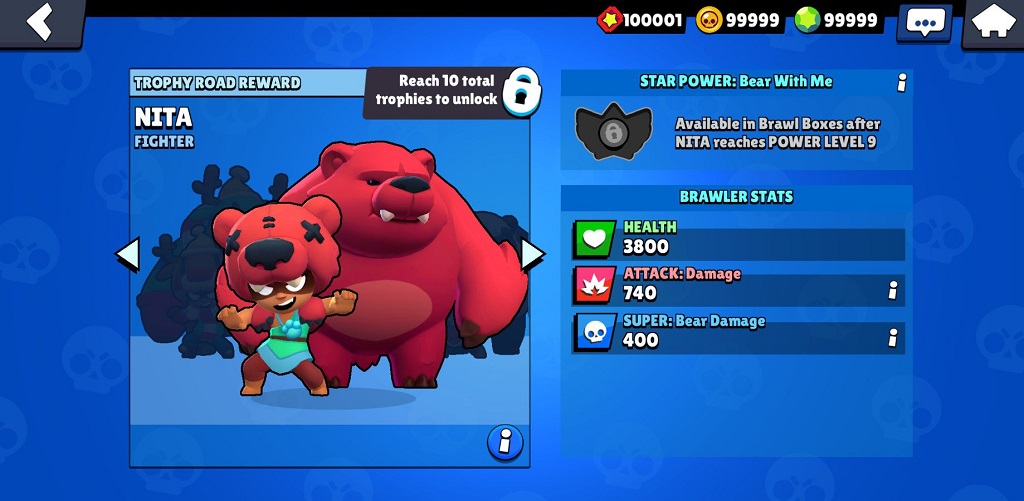Tap the locked Star Power badge
1024x501 pixels.
[613, 131]
